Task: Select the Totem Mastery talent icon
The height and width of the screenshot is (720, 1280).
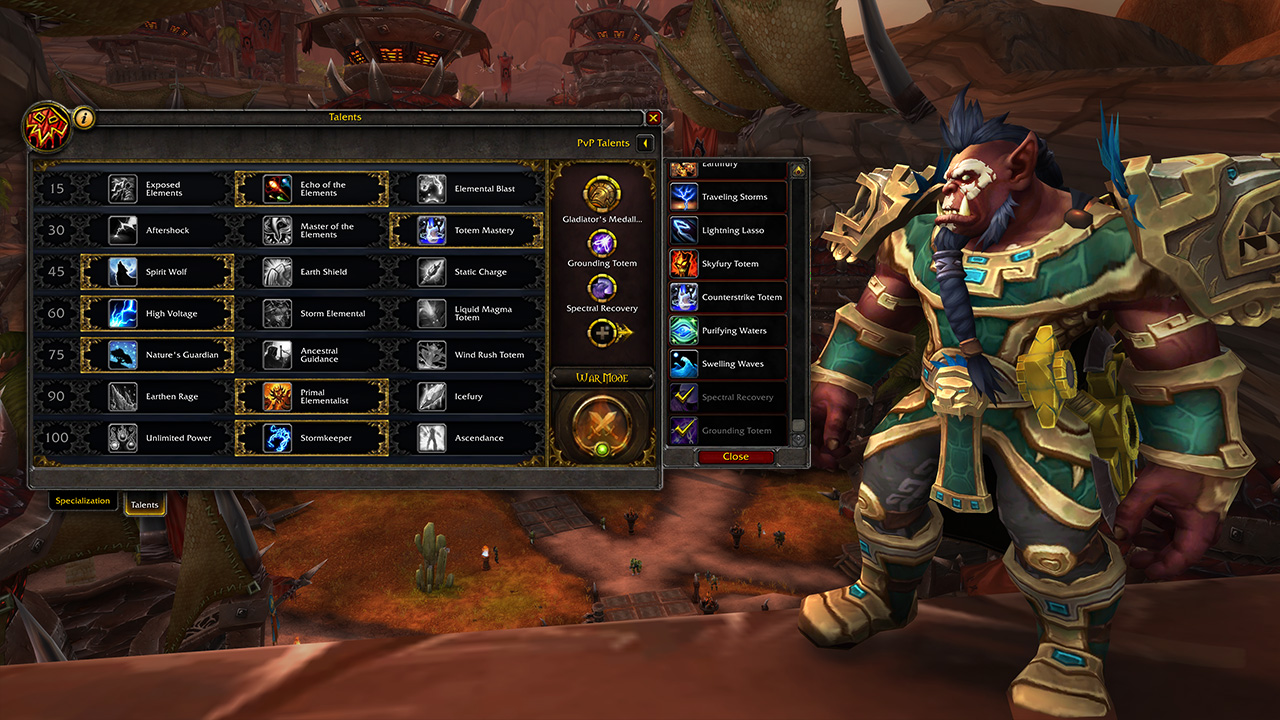Action: (x=432, y=230)
